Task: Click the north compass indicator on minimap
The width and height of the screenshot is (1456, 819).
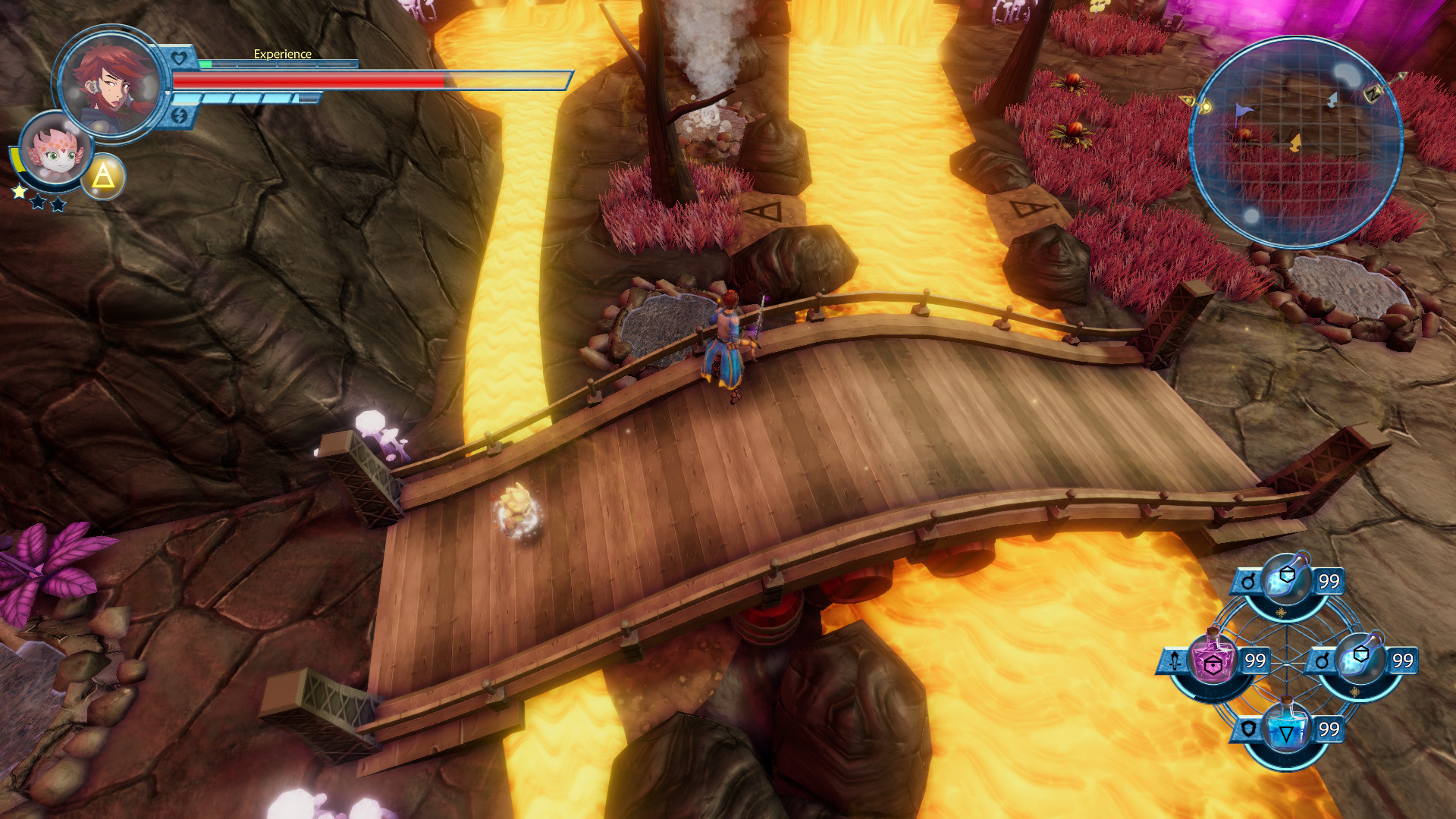Action: tap(1373, 94)
